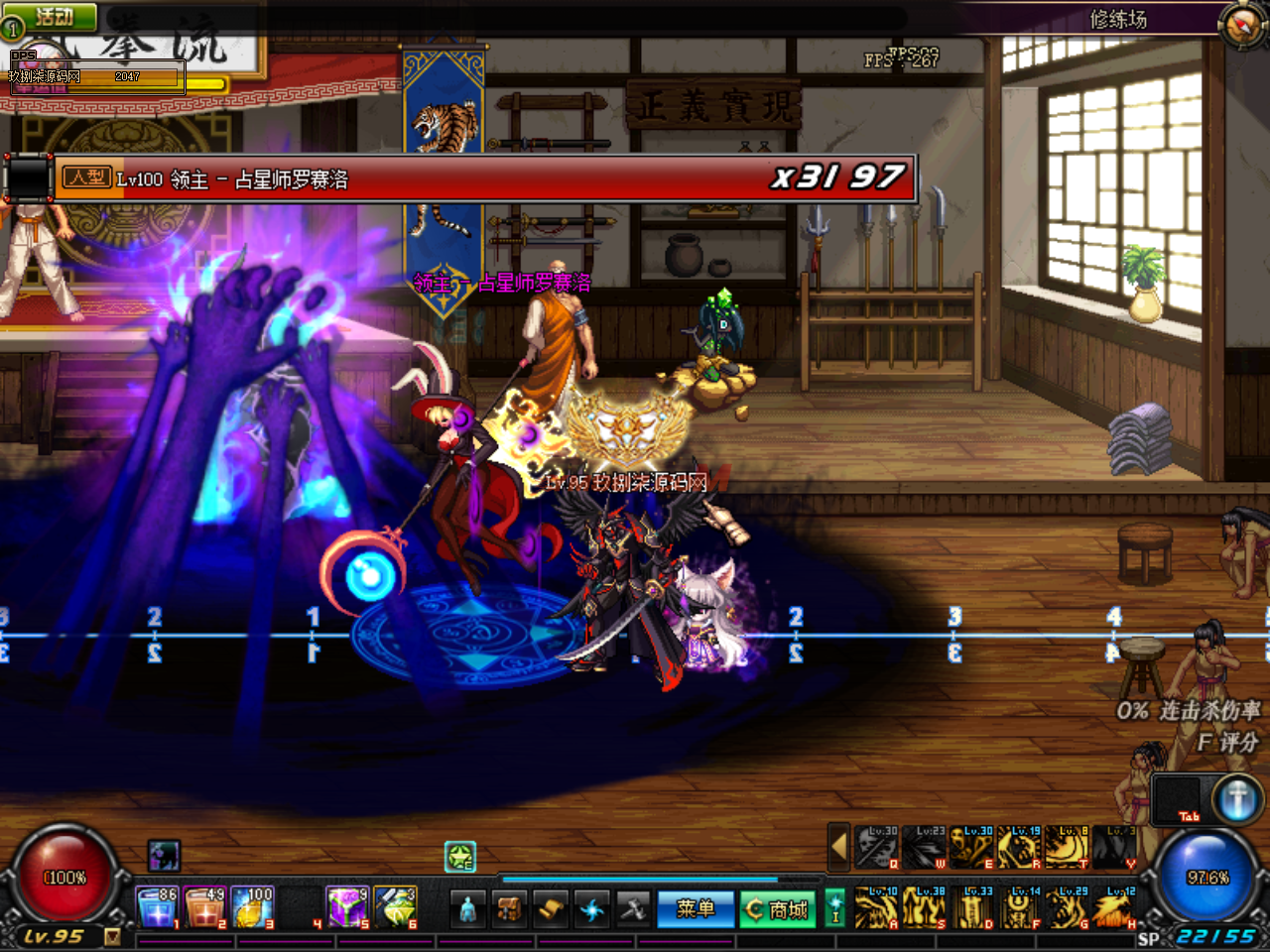
Task: Use the golden item in quick slot 3
Action: tap(252, 907)
